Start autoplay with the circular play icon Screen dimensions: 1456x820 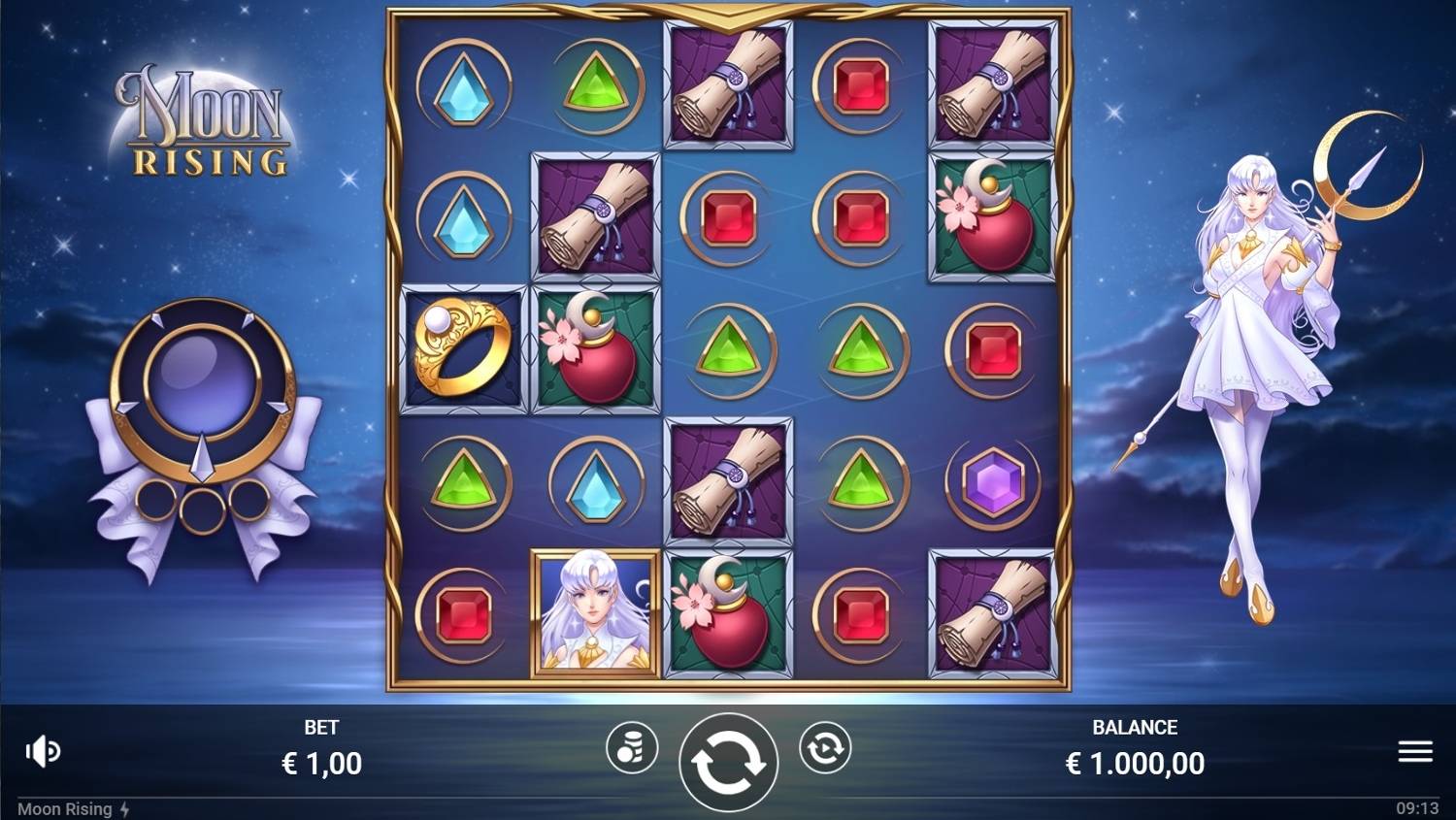pos(825,748)
